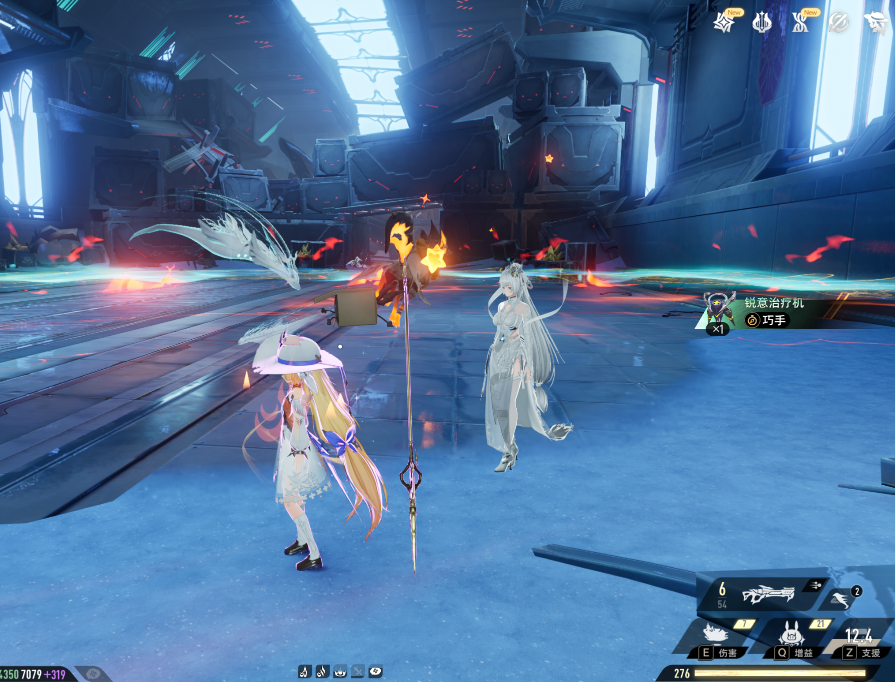Screen dimensions: 895x682
Task: Activate the bird dash skill icon
Action: 838,598
